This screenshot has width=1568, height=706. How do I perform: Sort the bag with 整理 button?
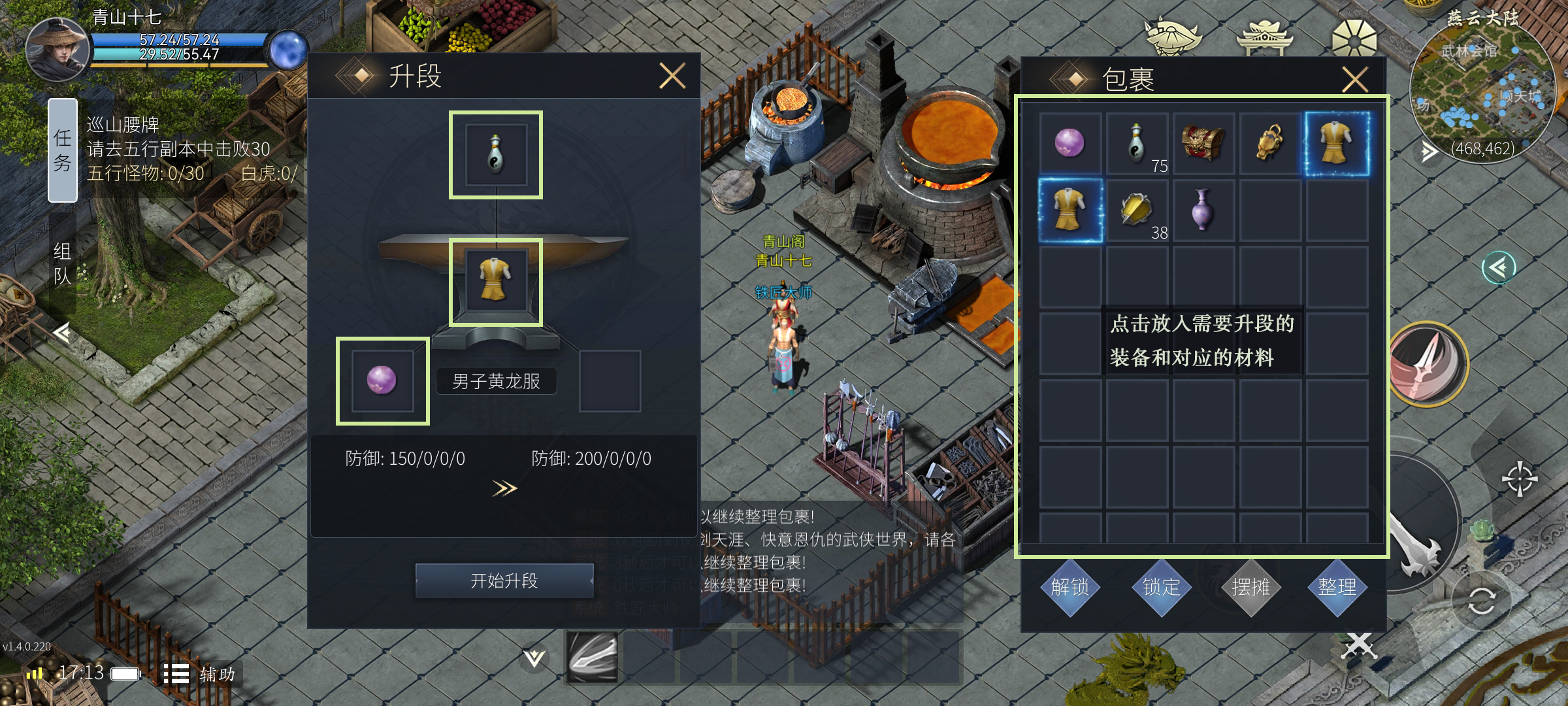click(1337, 587)
